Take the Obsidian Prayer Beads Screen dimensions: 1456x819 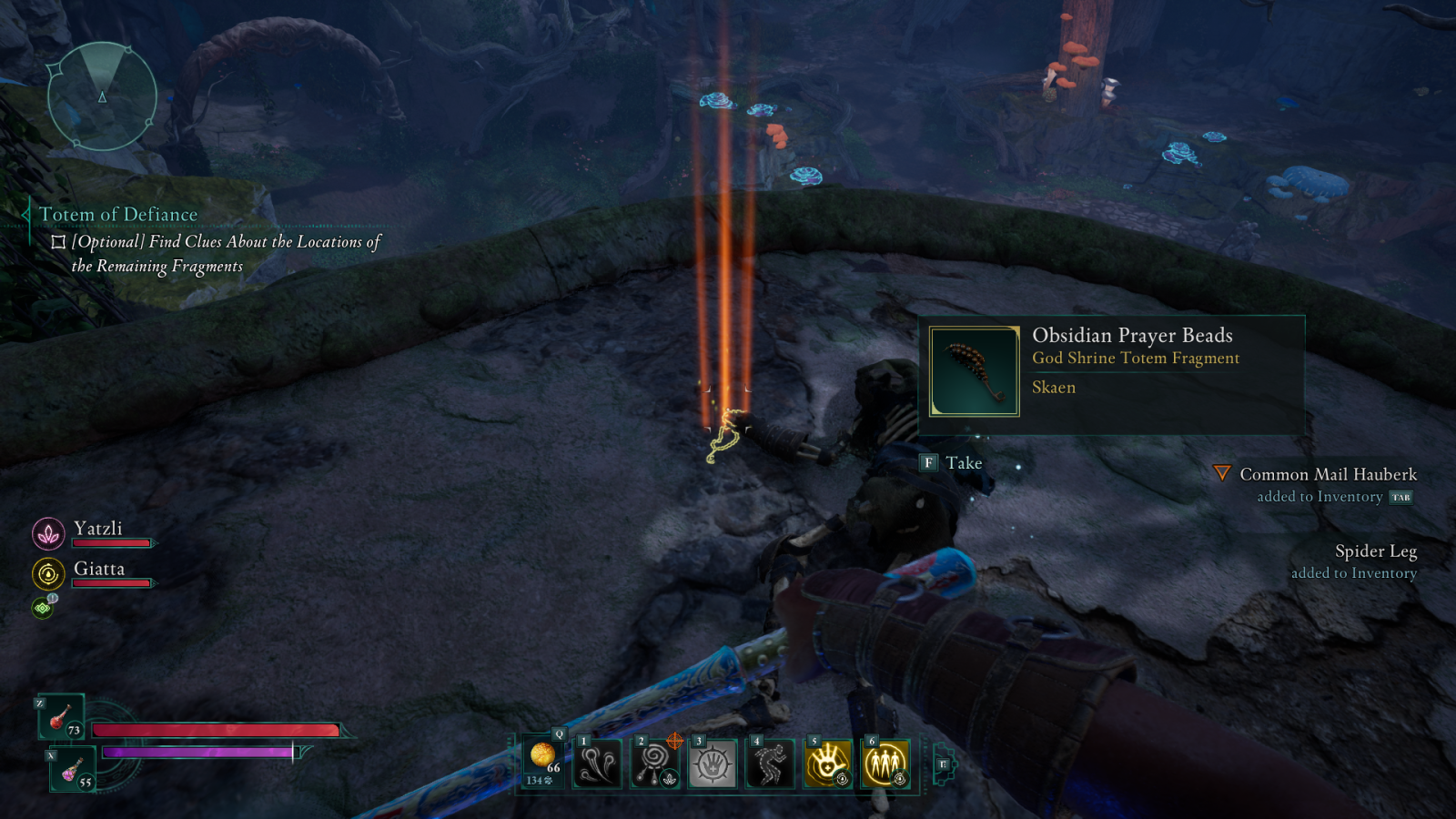pos(951,463)
